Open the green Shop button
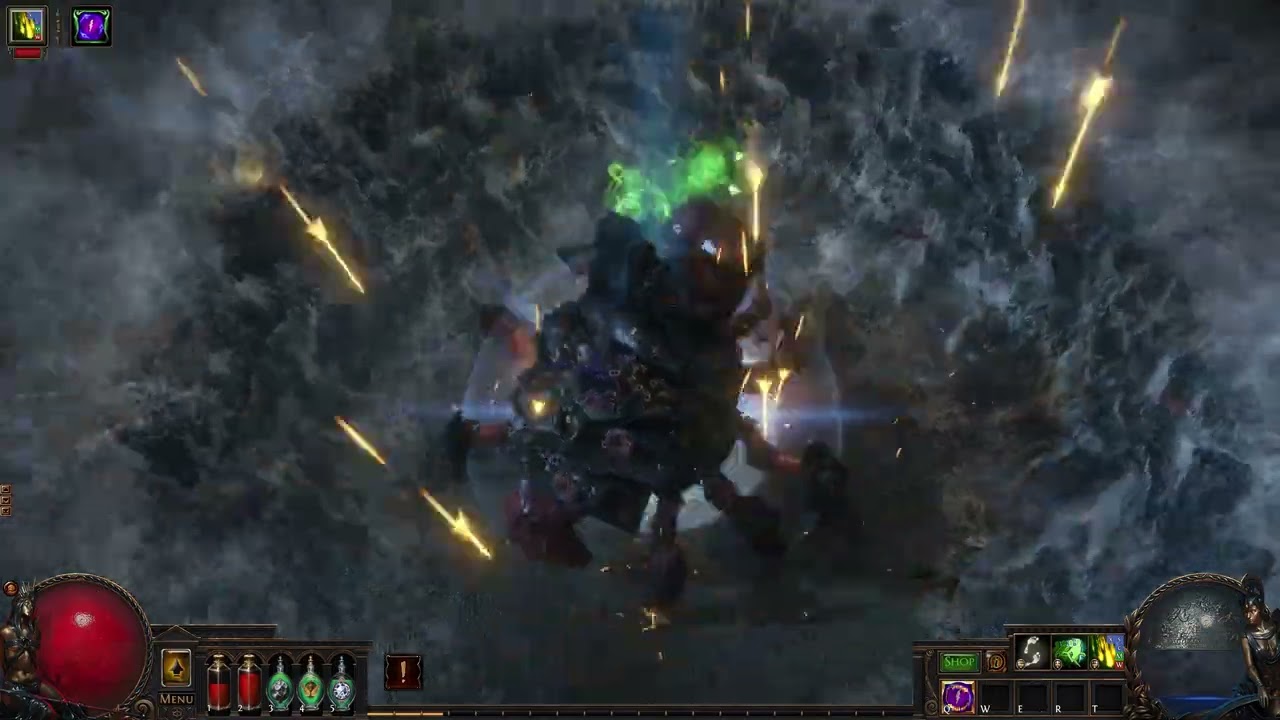Viewport: 1280px width, 720px height. click(x=959, y=662)
